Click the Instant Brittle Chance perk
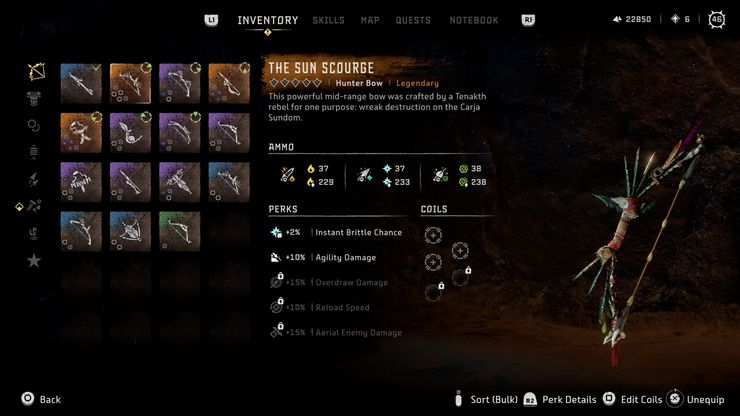The width and height of the screenshot is (740, 416). 335,232
